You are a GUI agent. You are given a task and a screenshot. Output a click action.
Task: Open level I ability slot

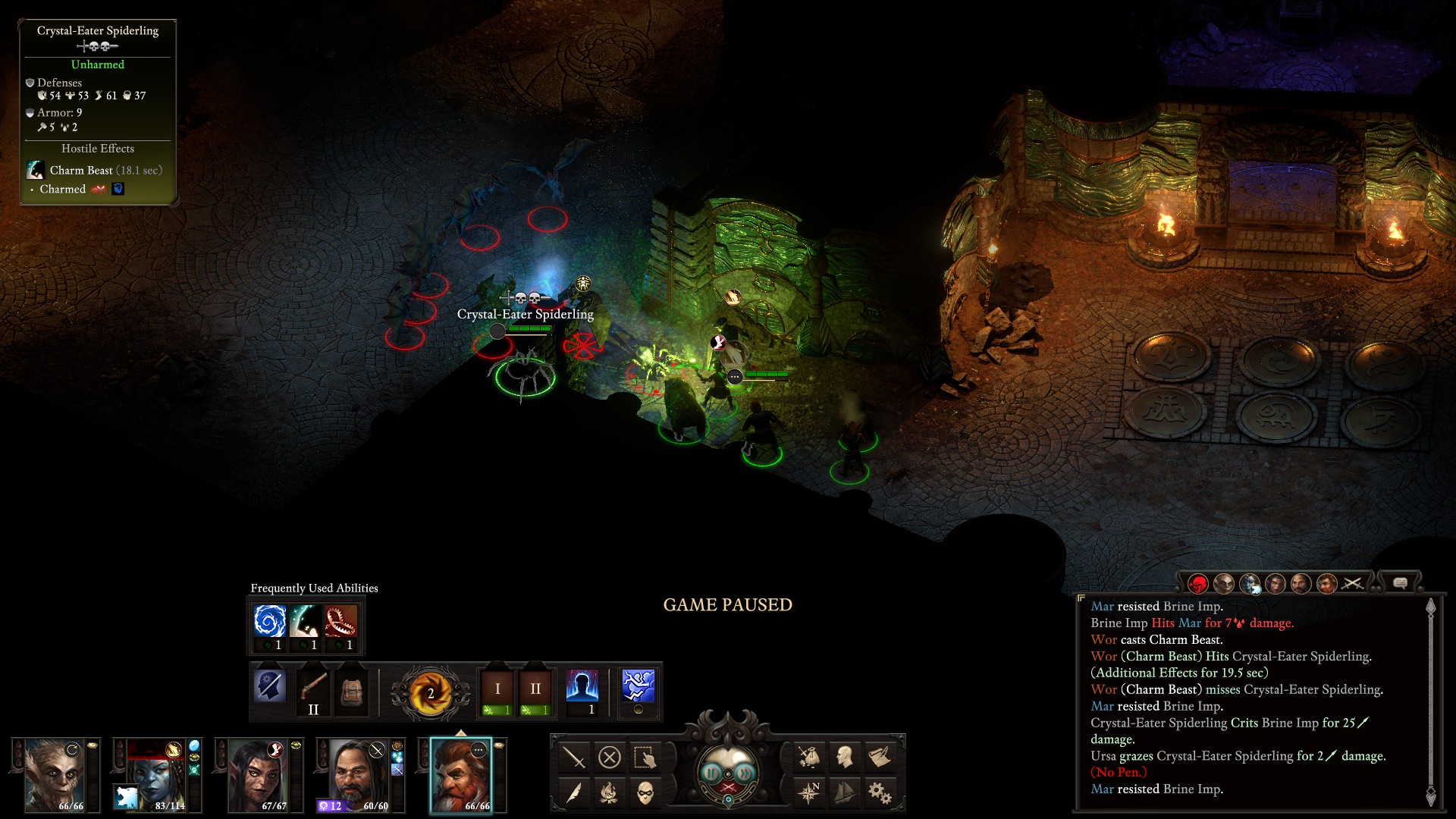point(497,689)
